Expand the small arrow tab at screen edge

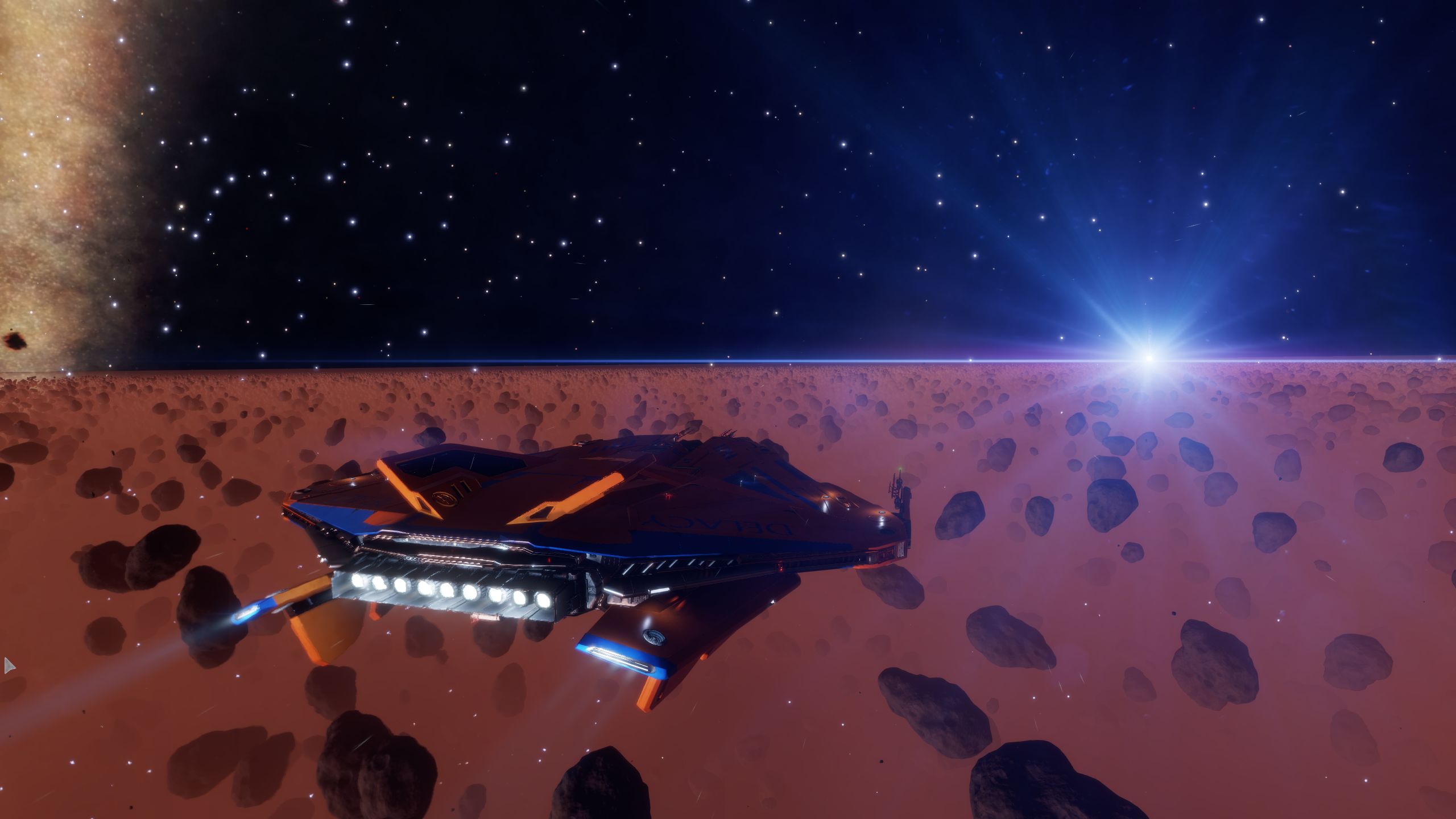[x=8, y=665]
